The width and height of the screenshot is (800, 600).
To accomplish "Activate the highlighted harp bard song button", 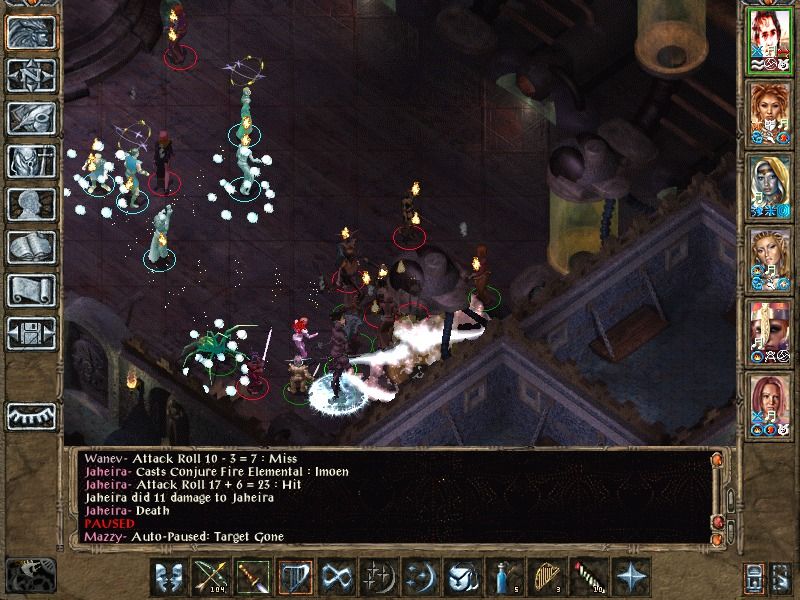I will click(x=292, y=578).
